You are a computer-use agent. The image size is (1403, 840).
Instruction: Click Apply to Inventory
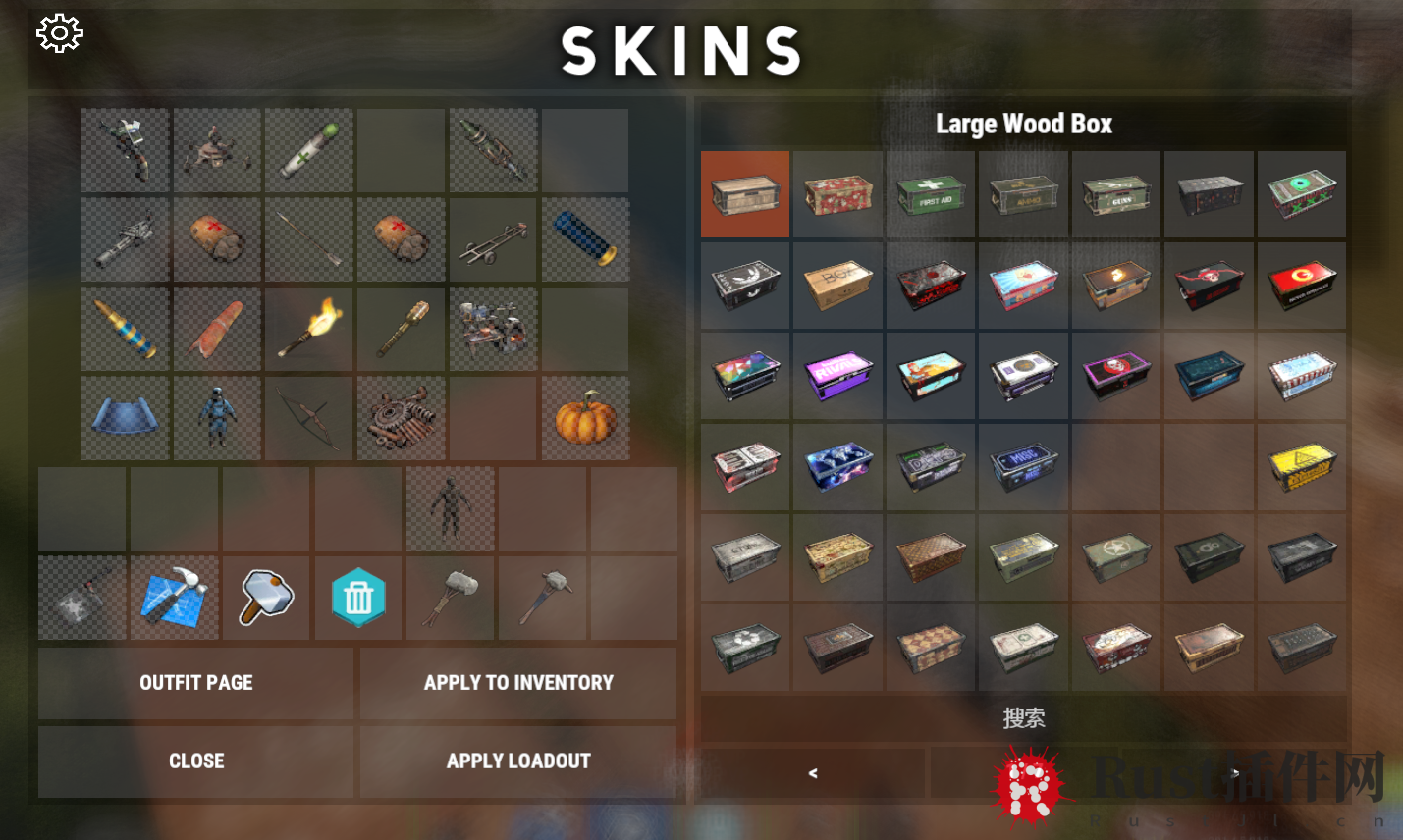pos(518,683)
